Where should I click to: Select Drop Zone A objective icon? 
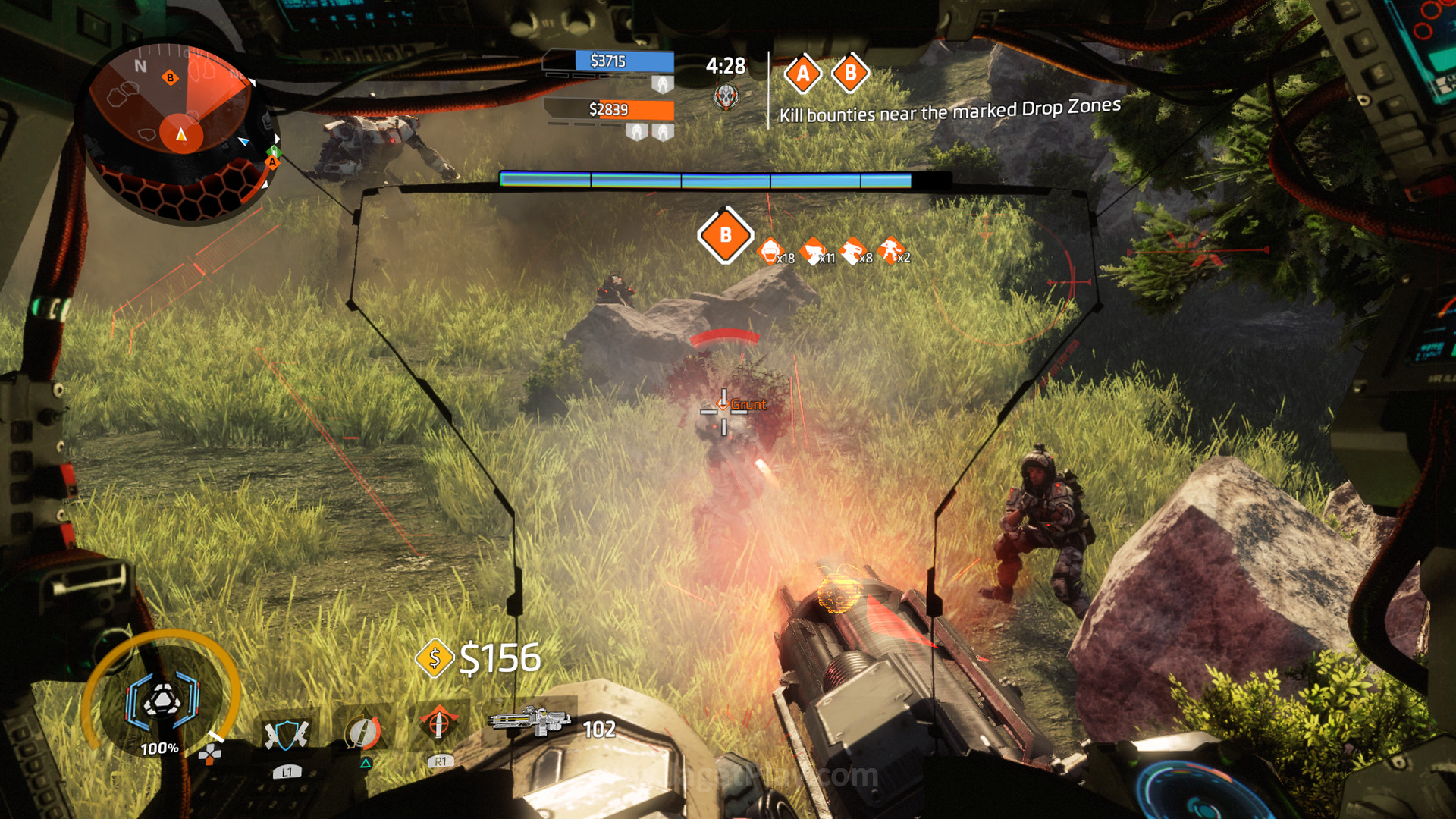click(x=802, y=74)
